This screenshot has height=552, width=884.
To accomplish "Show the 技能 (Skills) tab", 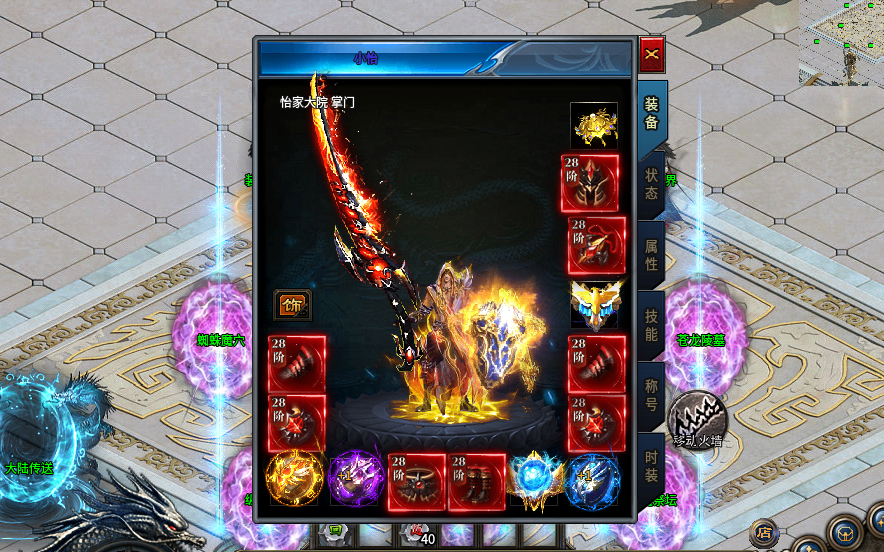I will coord(651,327).
